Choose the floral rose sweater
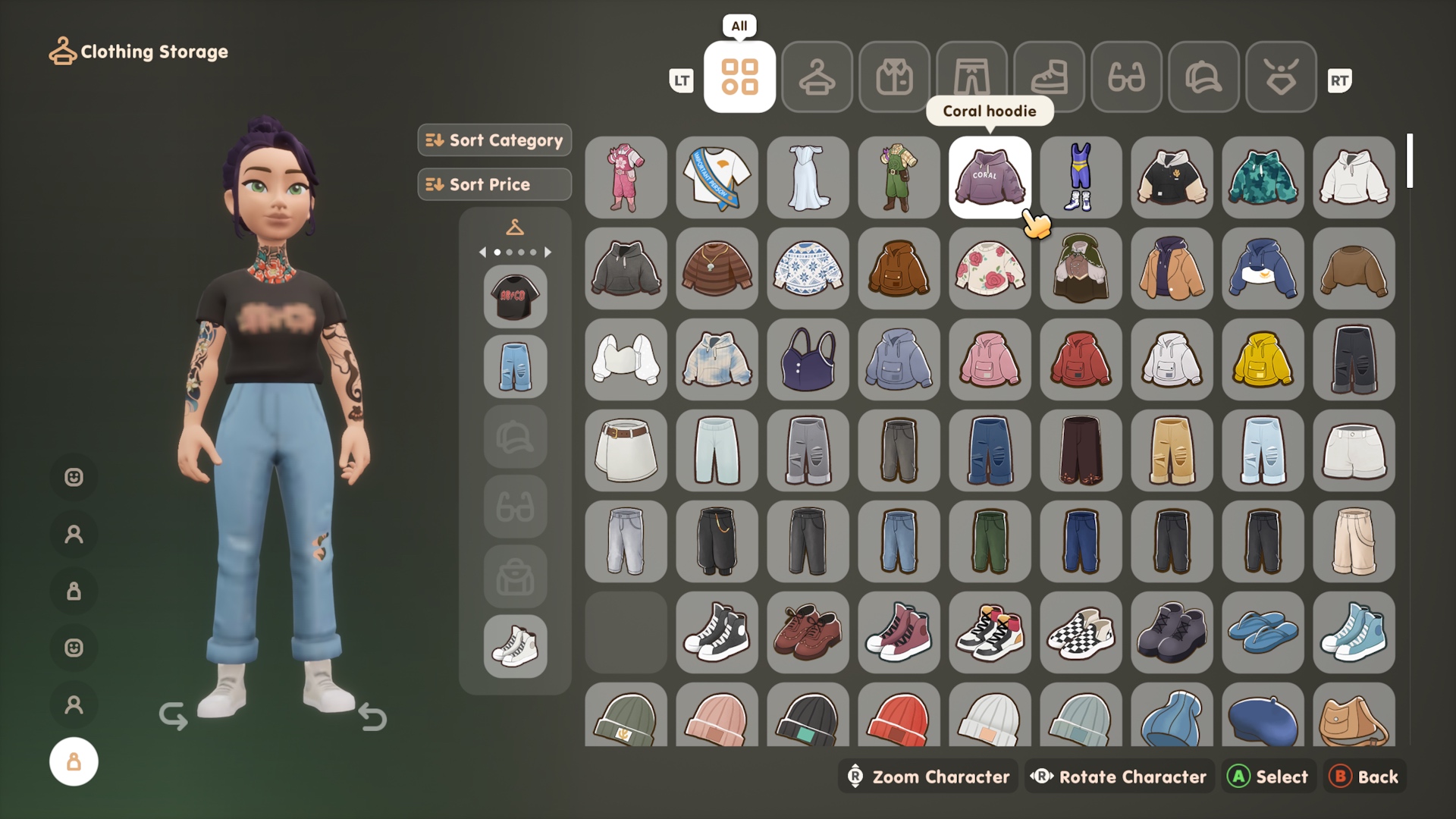 [990, 268]
